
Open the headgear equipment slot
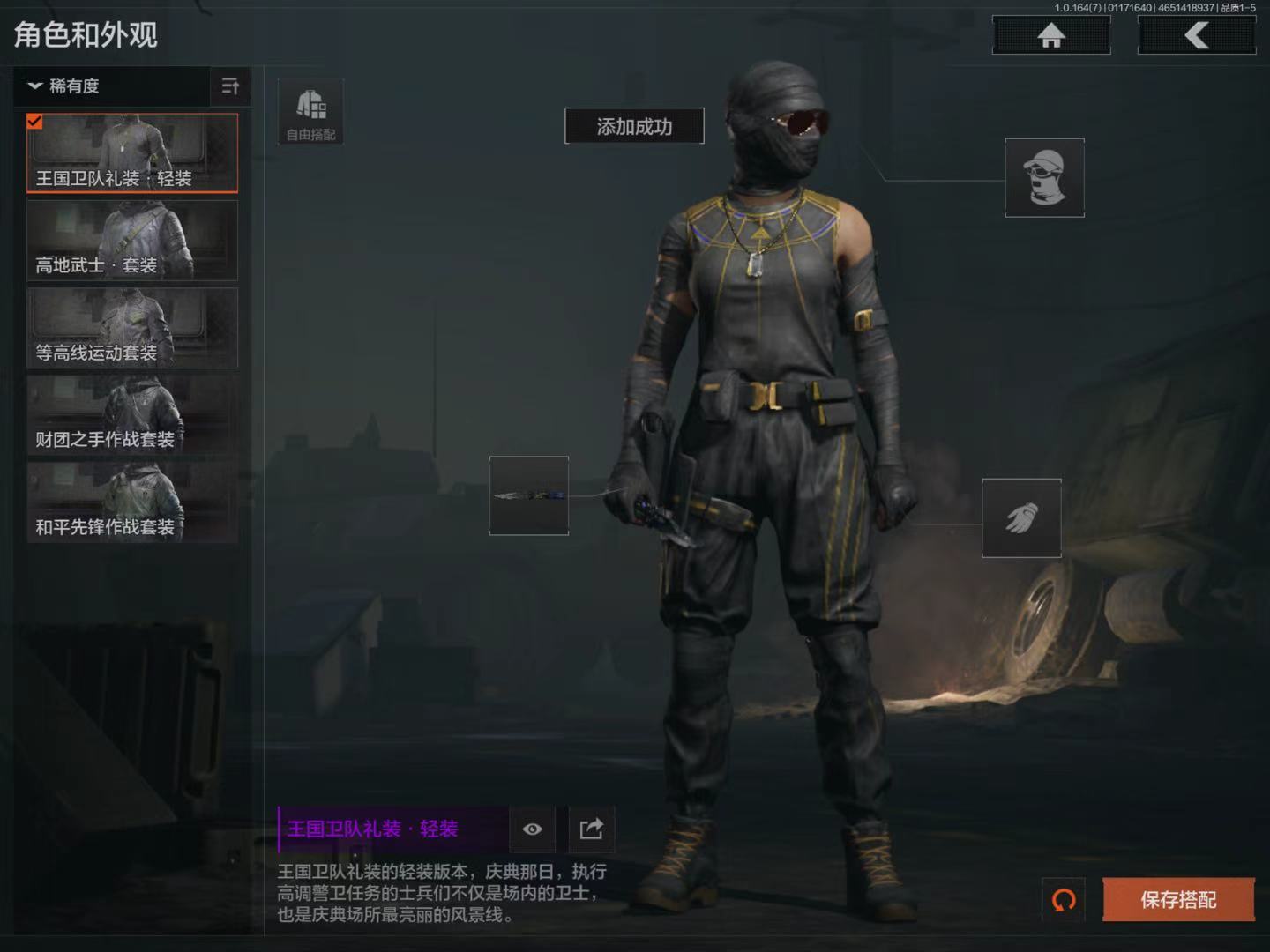[1044, 177]
